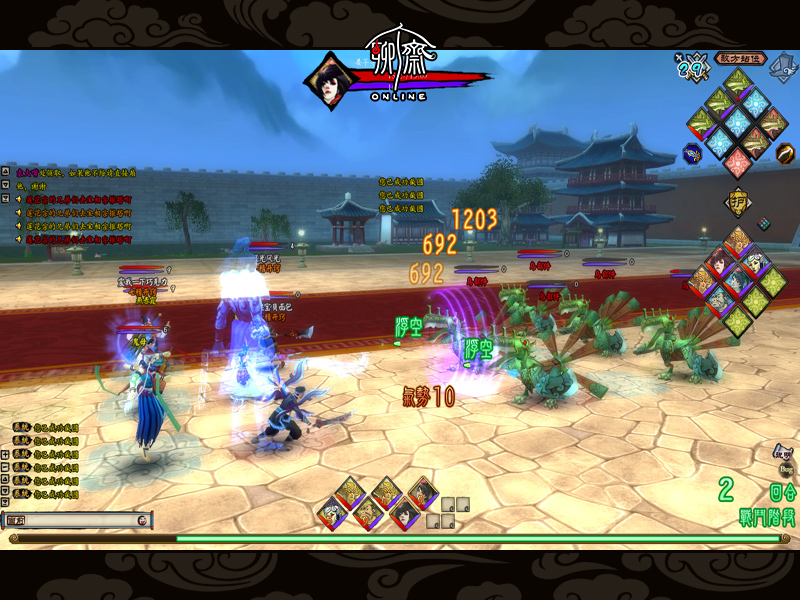800x600 pixels.
Task: Open the emoticon face button in chat bar
Action: tap(143, 520)
